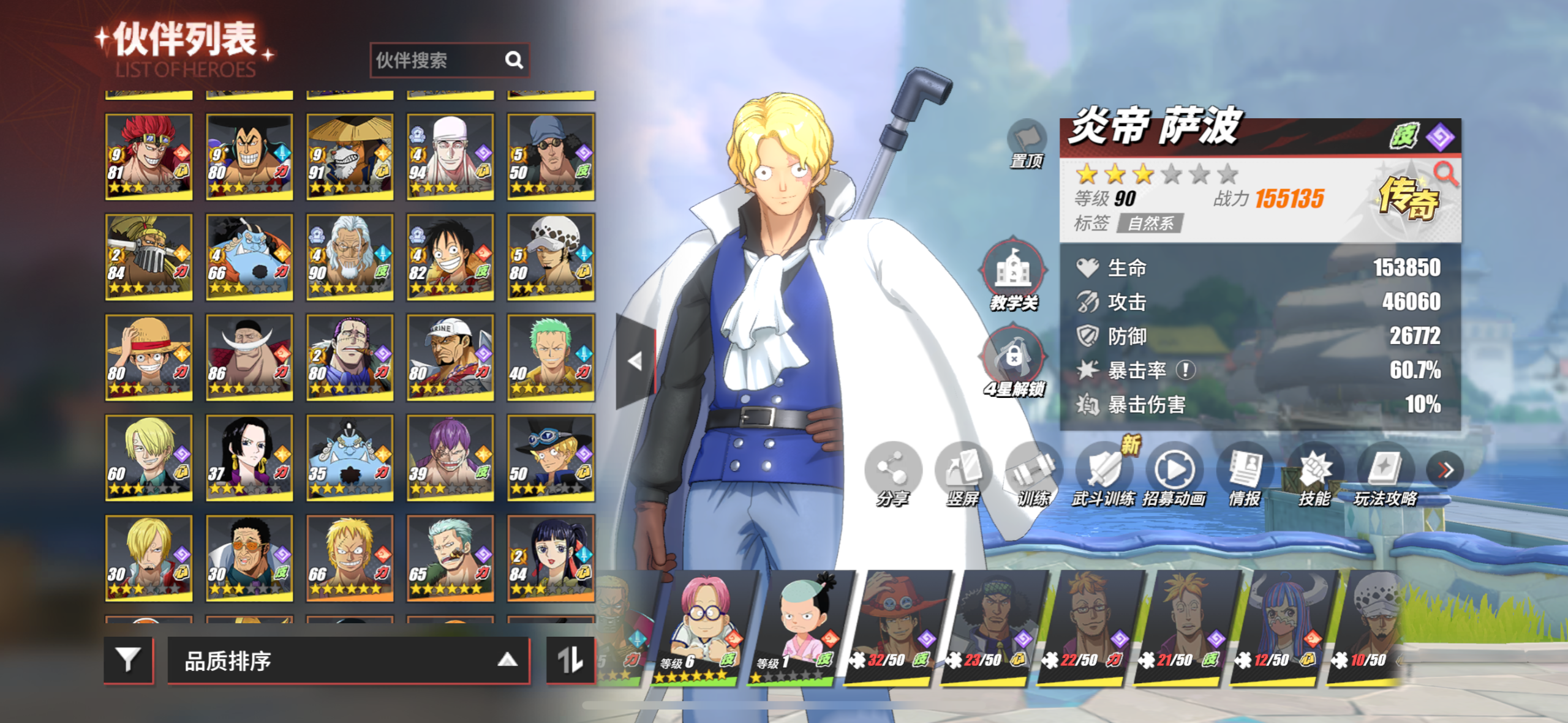Collapse hero list with left arrow
1568x723 pixels.
635,361
